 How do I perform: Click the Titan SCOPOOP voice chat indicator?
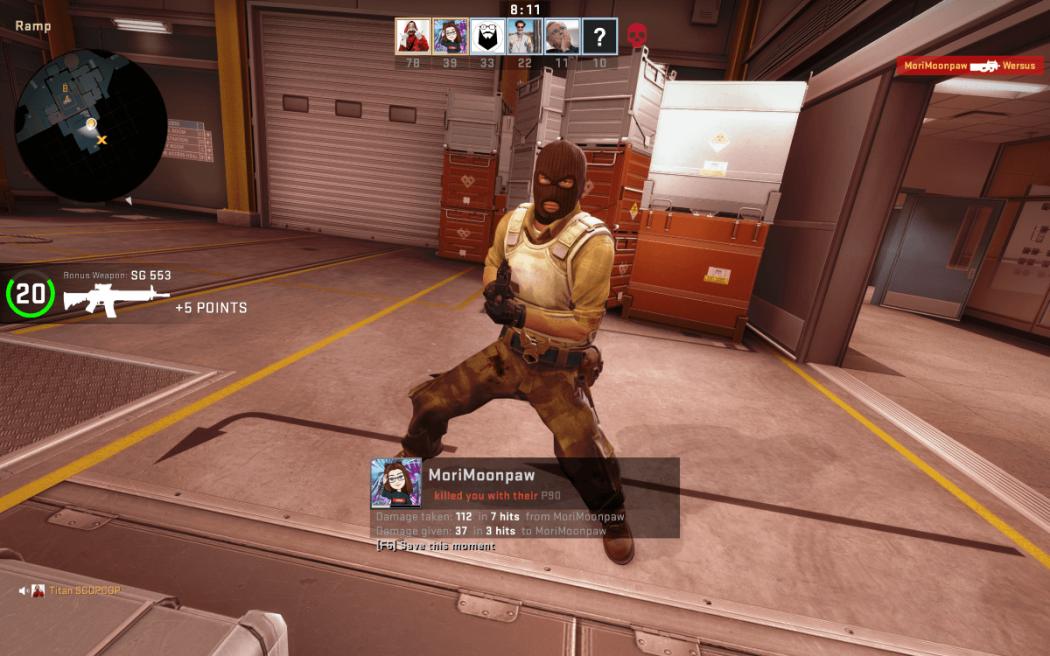coord(70,590)
